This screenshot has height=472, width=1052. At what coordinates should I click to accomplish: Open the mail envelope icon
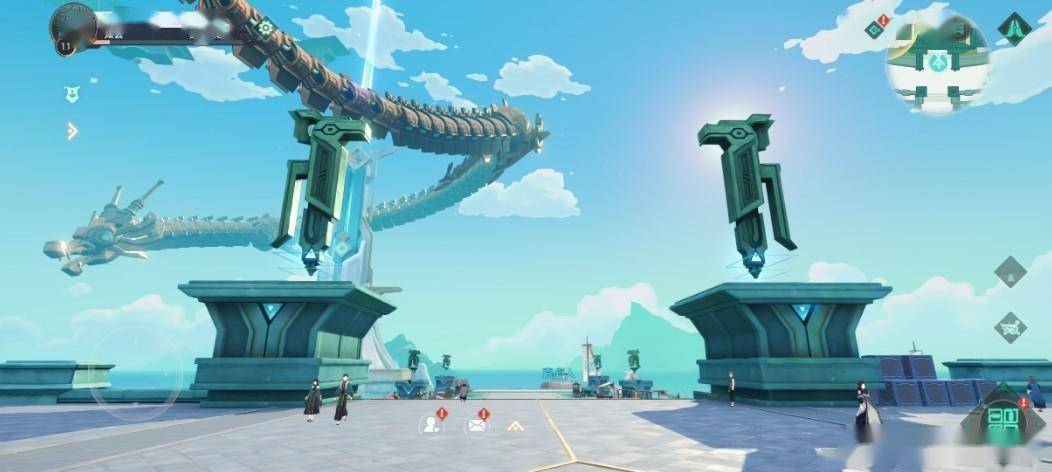click(477, 424)
